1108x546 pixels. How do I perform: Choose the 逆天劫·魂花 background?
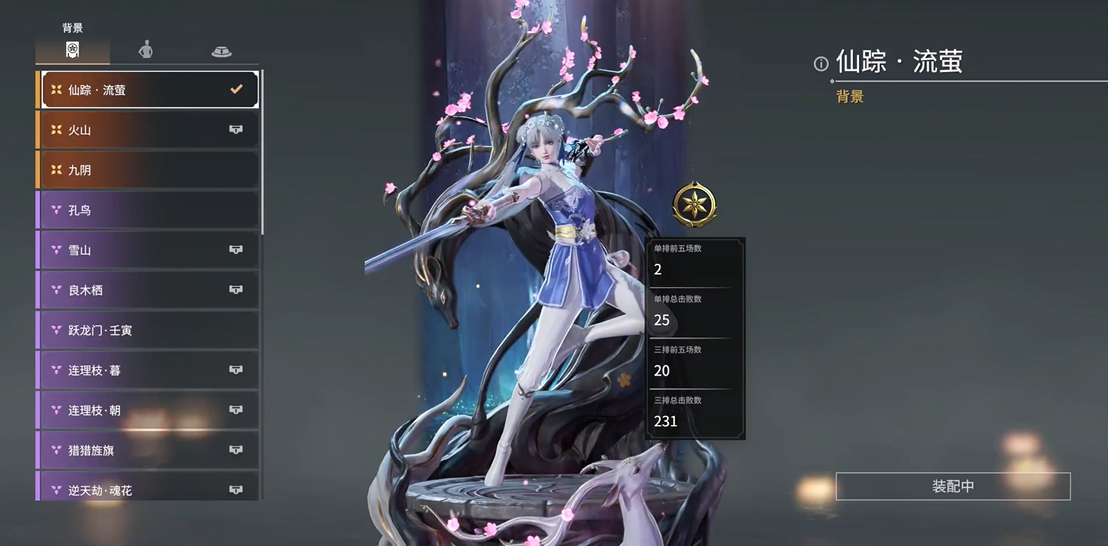click(148, 488)
